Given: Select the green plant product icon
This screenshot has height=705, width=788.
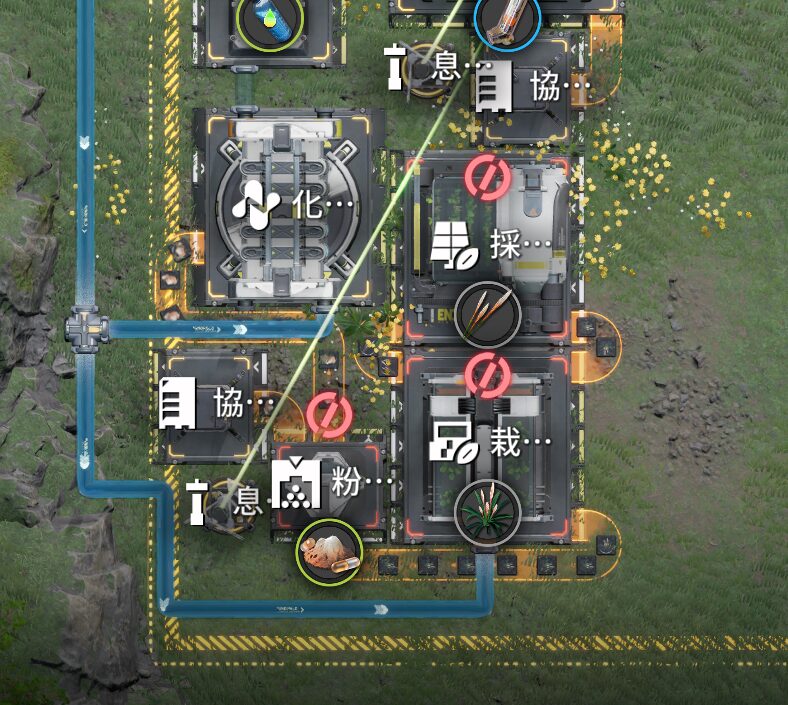Looking at the screenshot, I should 487,512.
